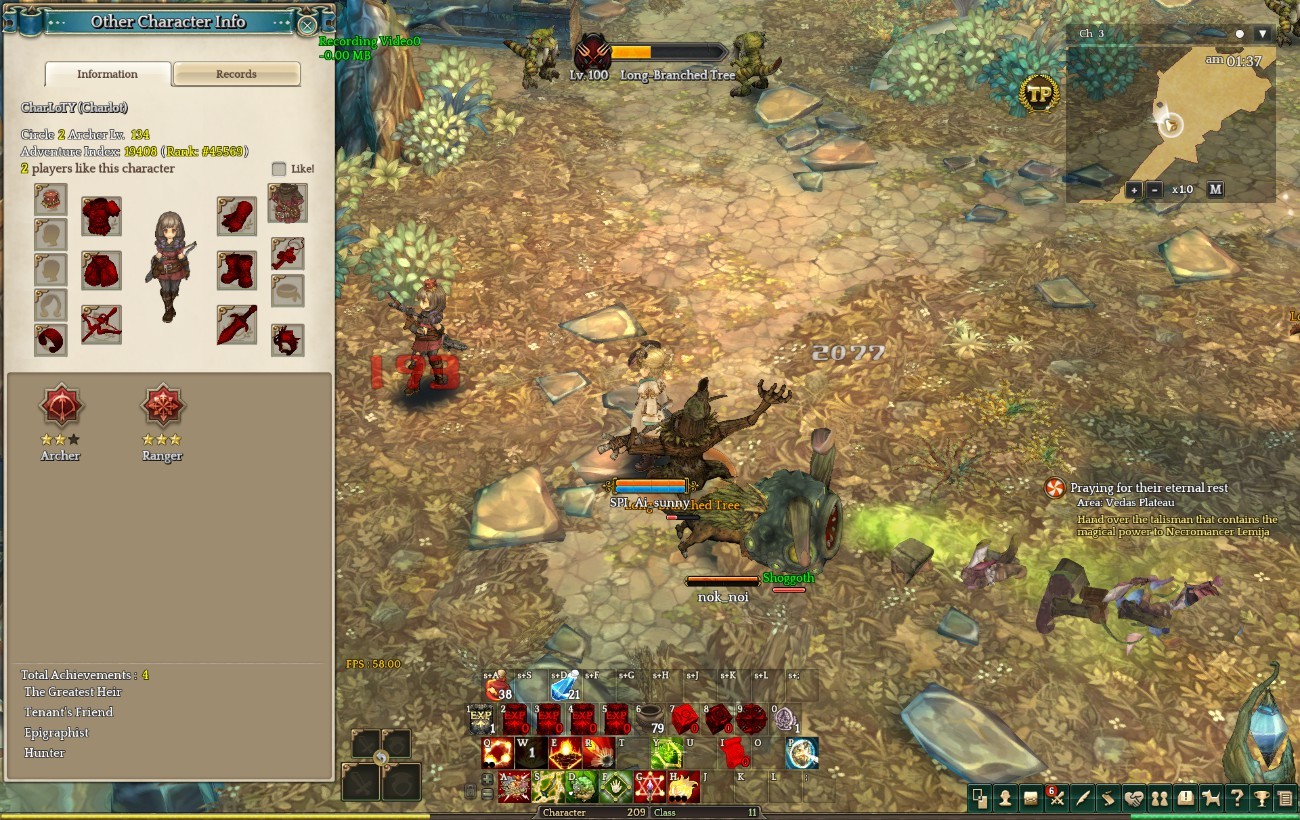Zoom out the minimap with minus button
The image size is (1300, 820).
coord(1155,190)
